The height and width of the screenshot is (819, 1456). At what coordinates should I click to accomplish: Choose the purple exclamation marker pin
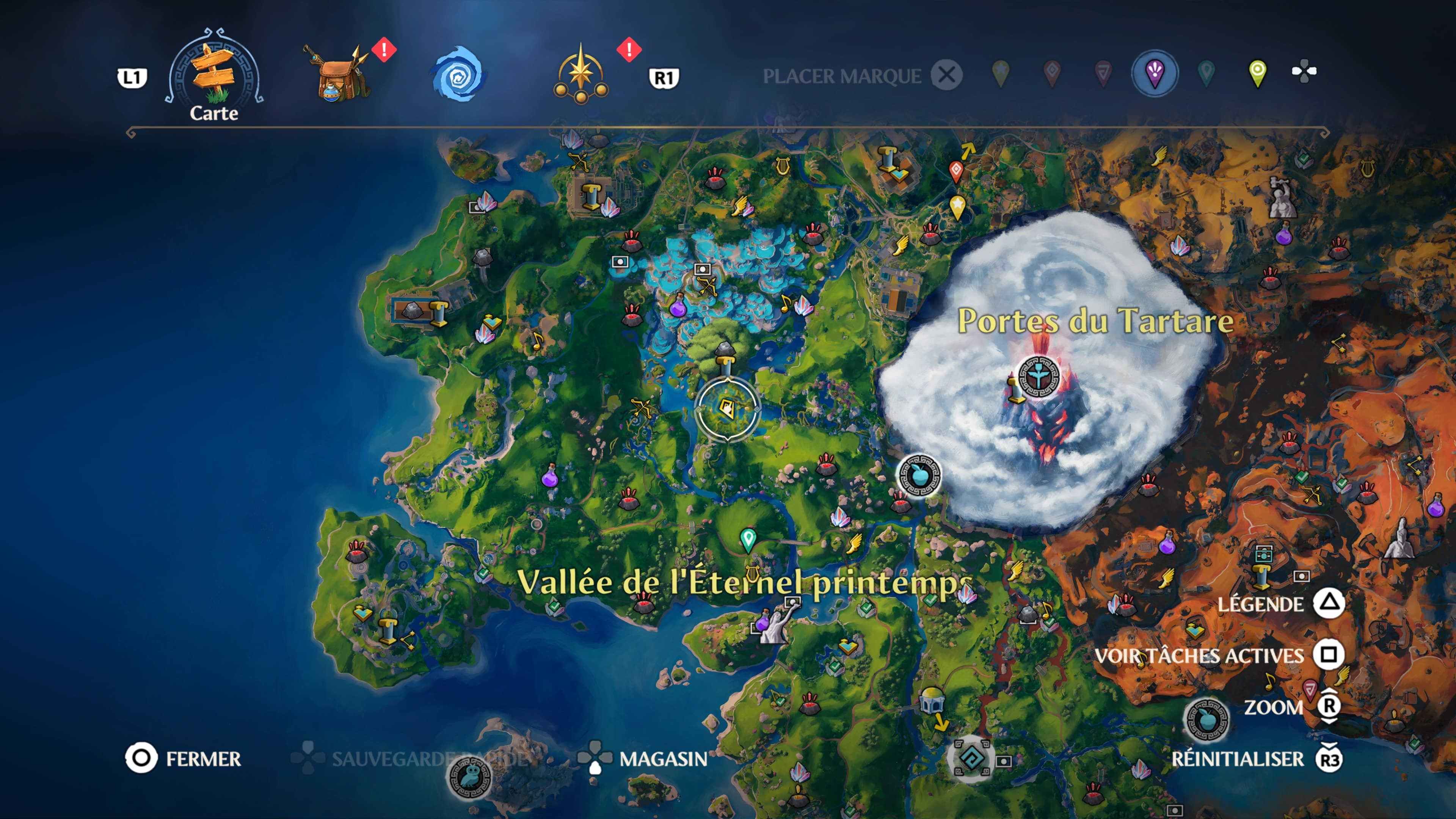pos(1154,74)
